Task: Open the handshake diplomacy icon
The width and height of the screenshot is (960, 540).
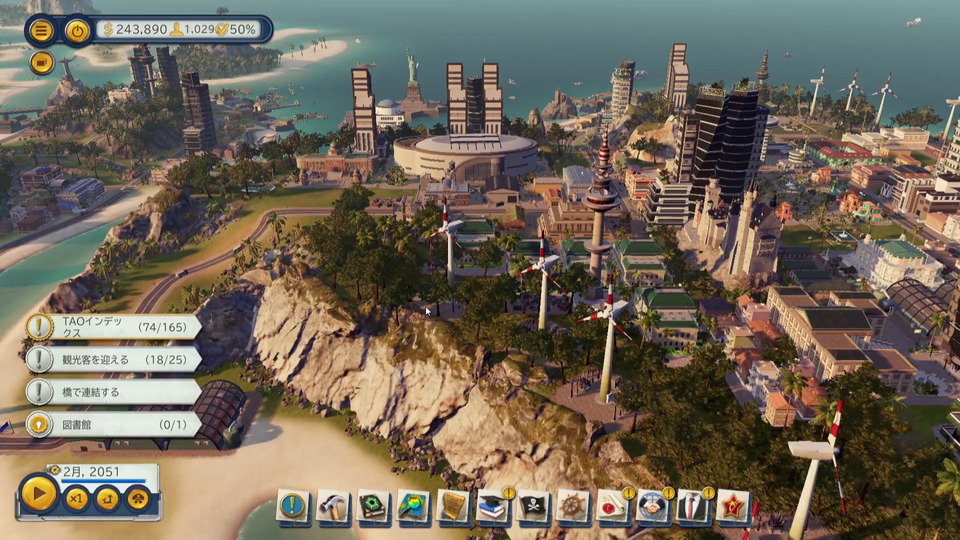Action: 653,506
